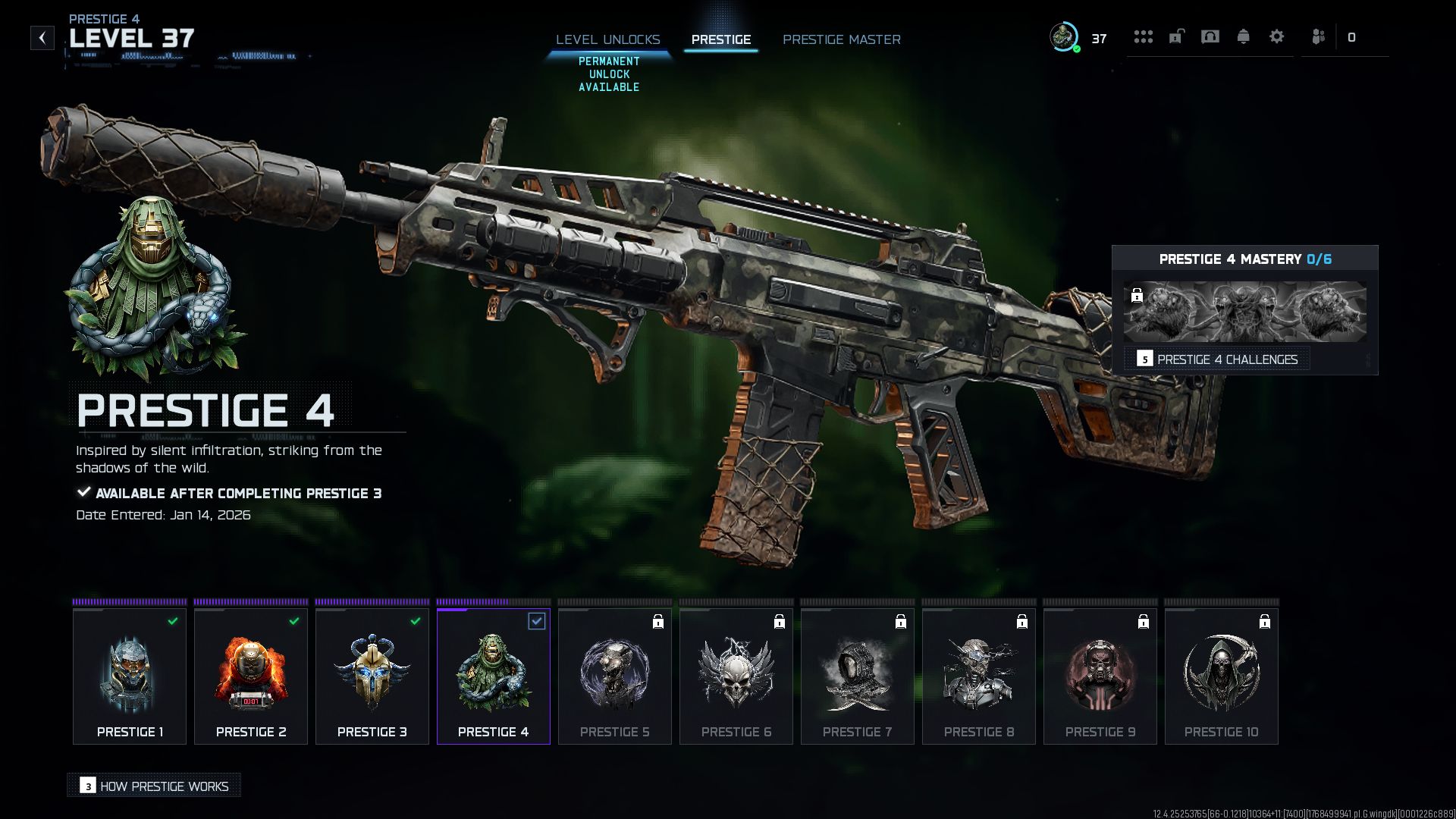Image resolution: width=1456 pixels, height=819 pixels.
Task: Inspect the locked Prestige 5 tile
Action: coord(615,676)
